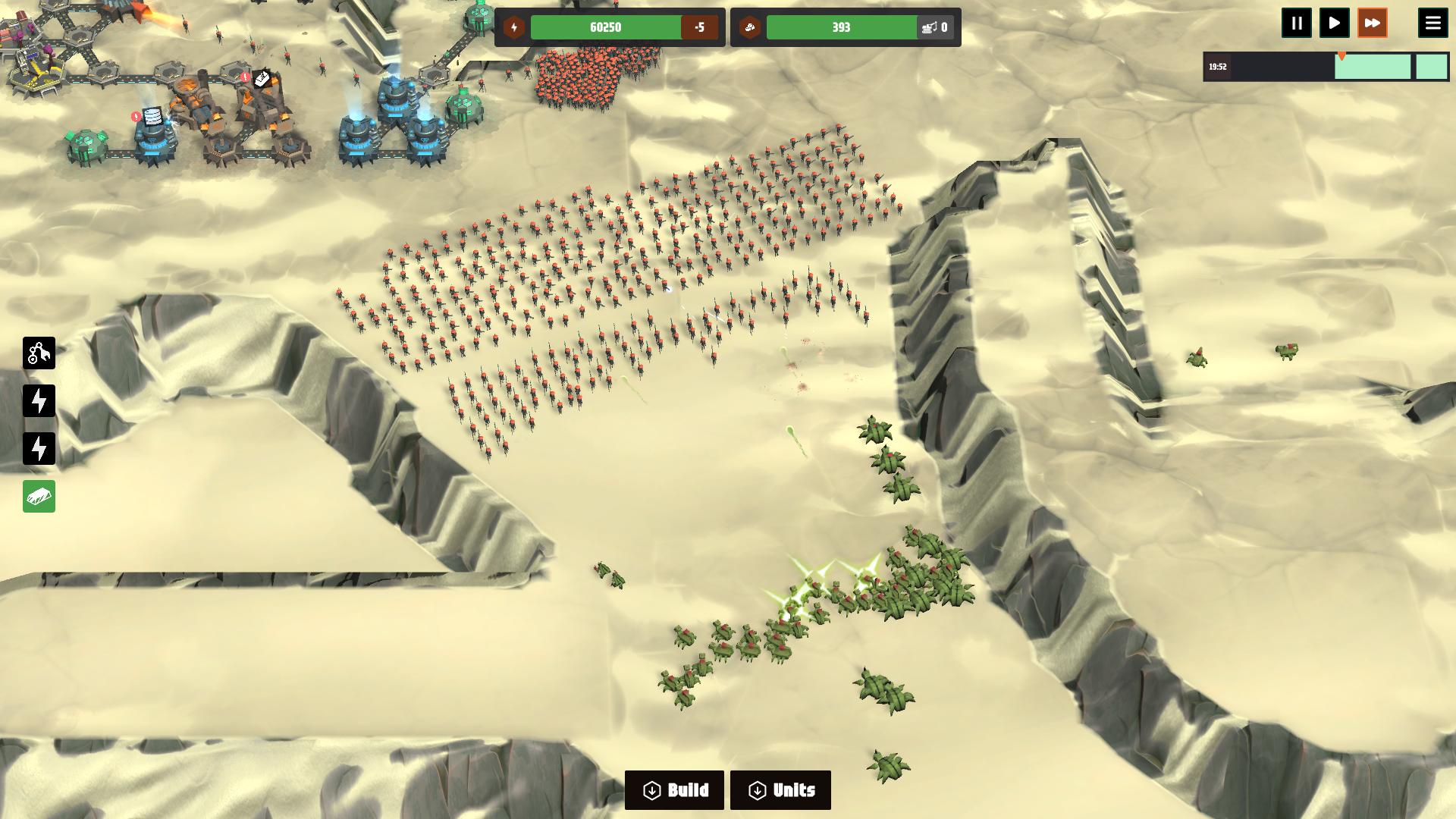
Task: Open the hamburger main menu
Action: pos(1432,24)
